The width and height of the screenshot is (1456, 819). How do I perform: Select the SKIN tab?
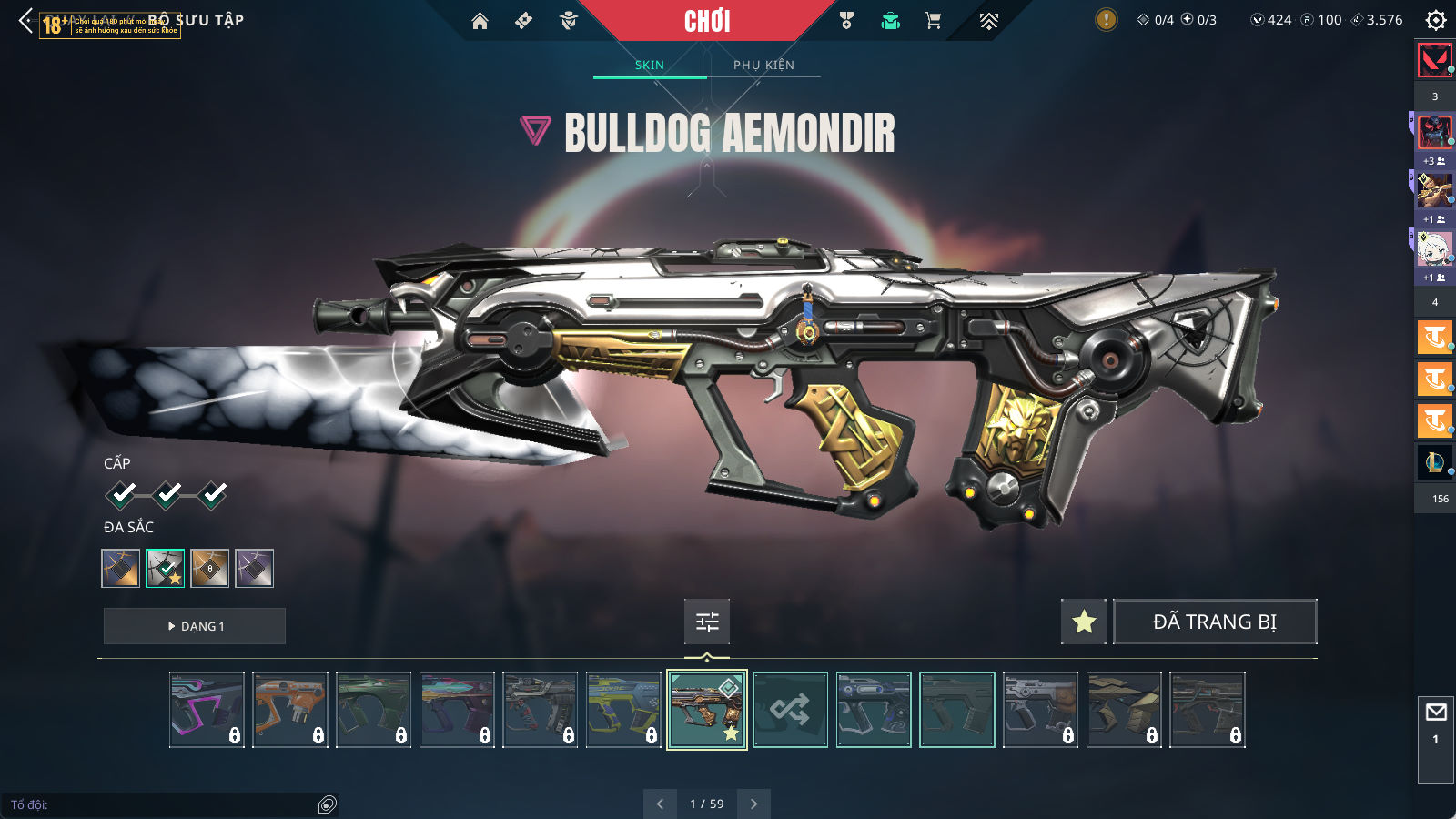pos(649,65)
